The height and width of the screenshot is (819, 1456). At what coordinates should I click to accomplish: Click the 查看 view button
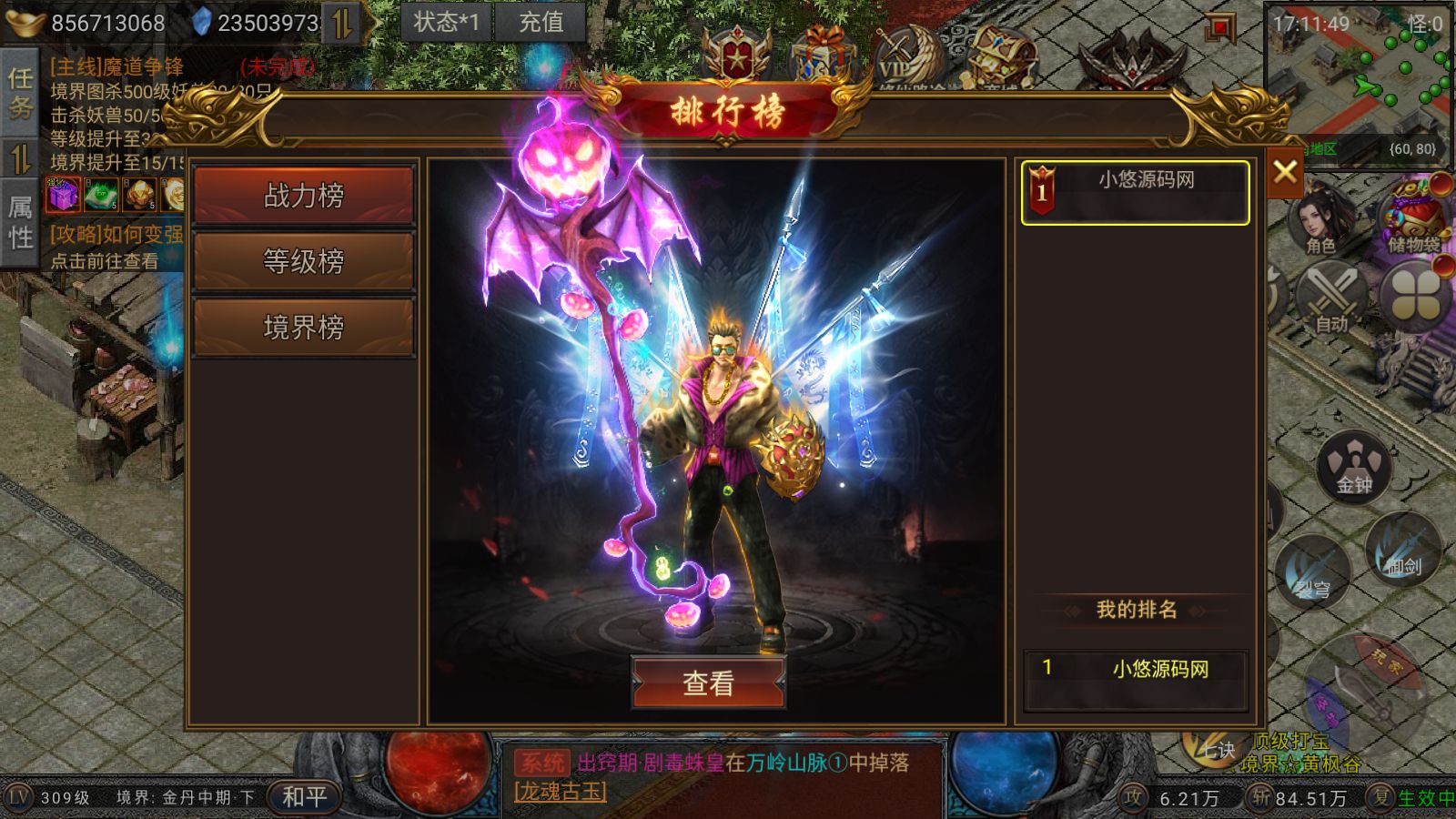[708, 682]
